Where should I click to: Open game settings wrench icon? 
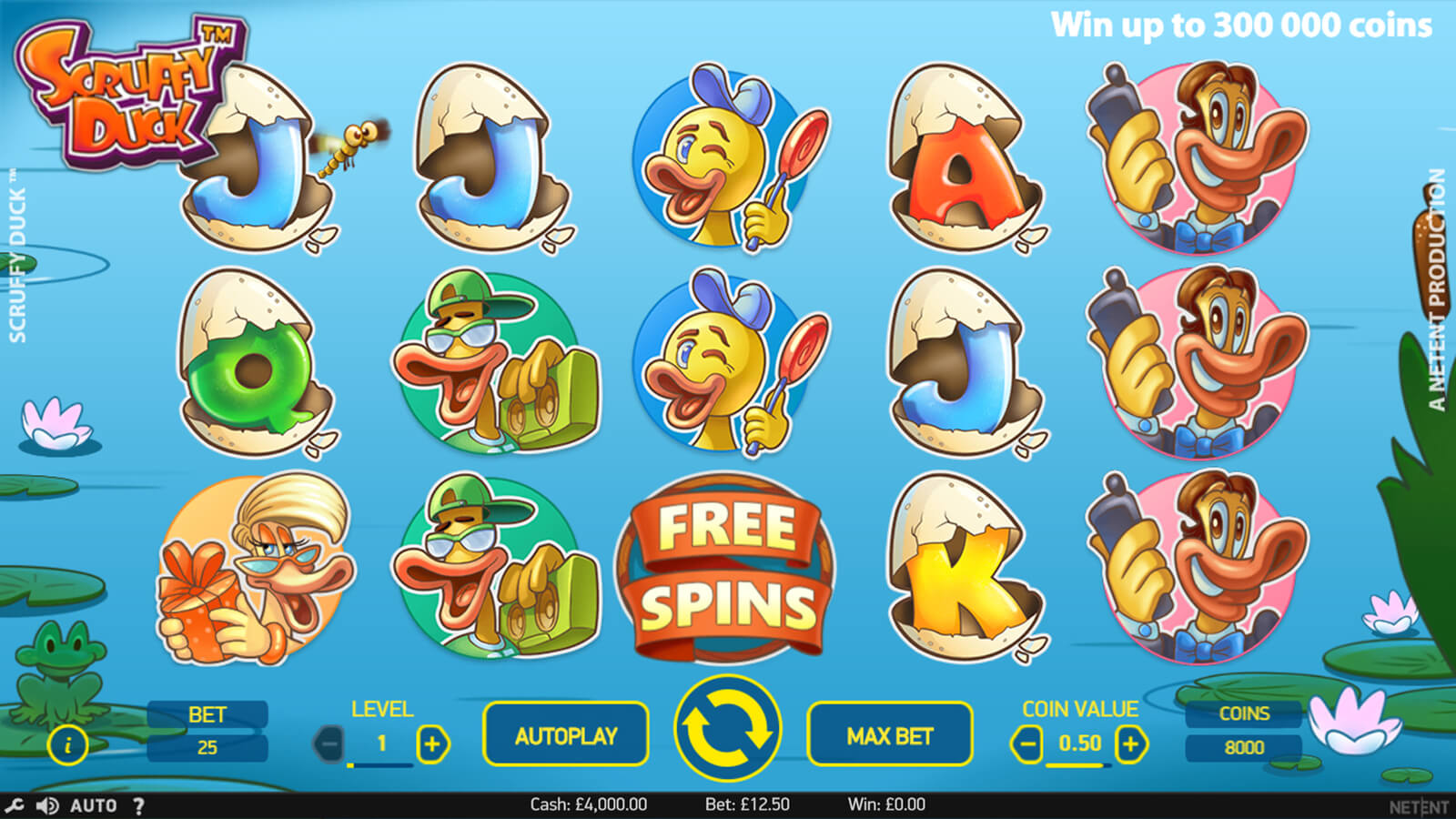(14, 805)
